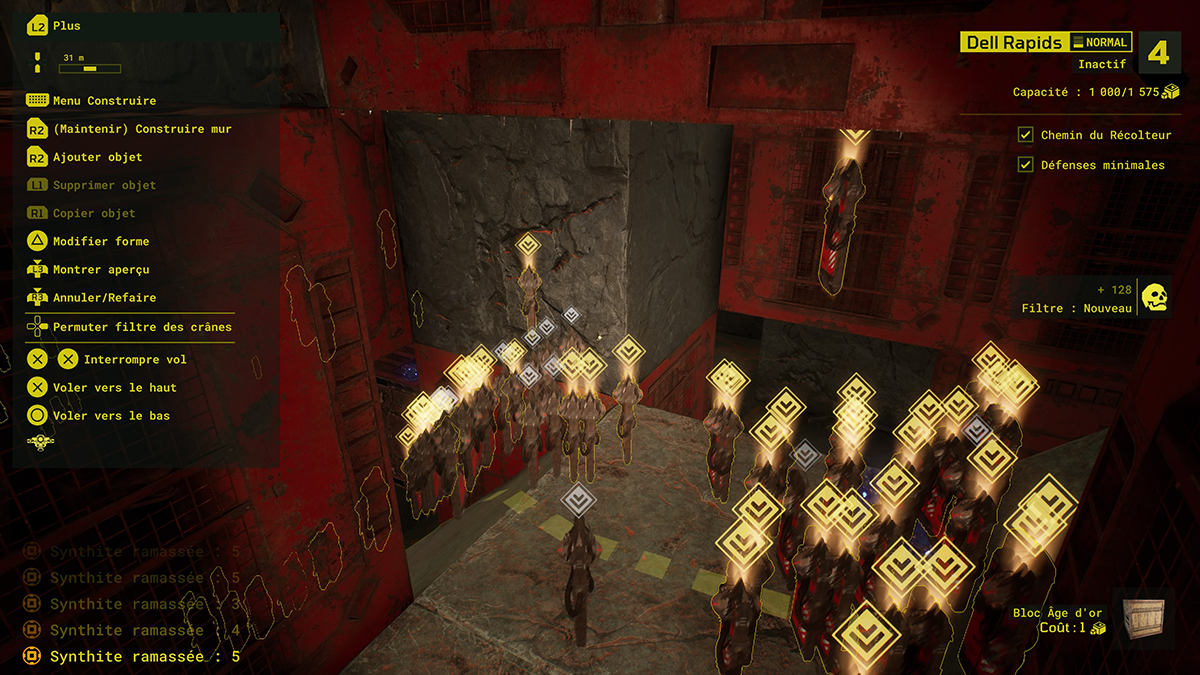Image resolution: width=1200 pixels, height=675 pixels.
Task: Choose the Bloc Âge d'or block thumbnail
Action: [1144, 618]
